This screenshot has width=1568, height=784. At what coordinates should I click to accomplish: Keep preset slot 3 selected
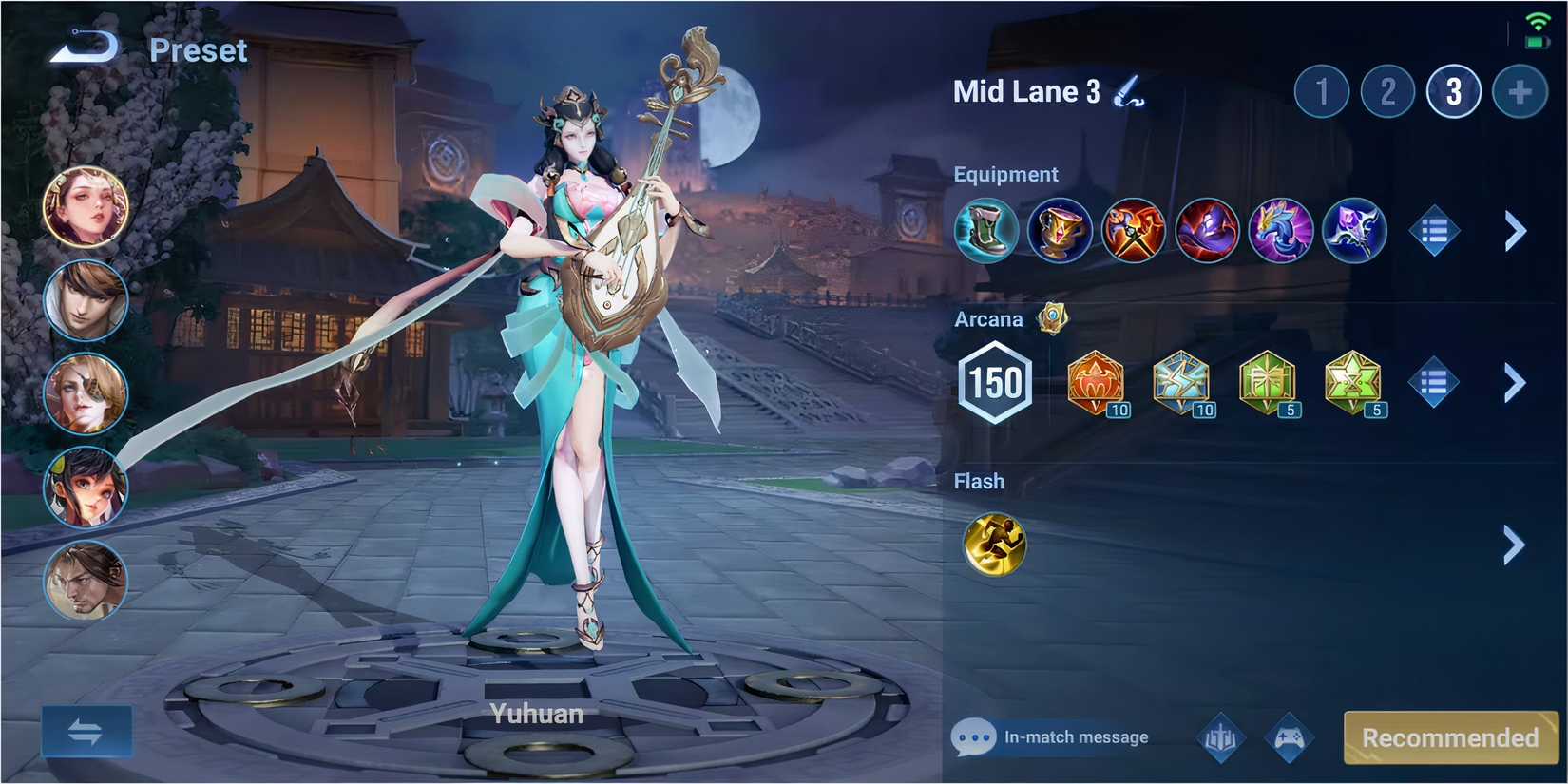click(x=1453, y=92)
